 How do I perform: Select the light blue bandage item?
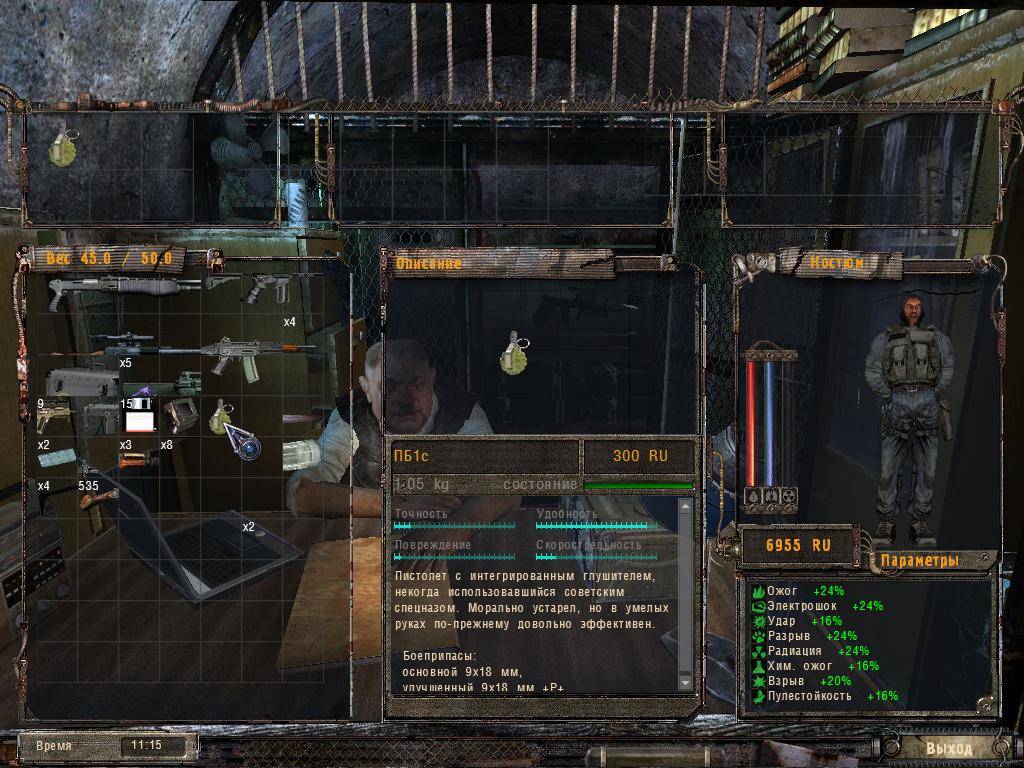tap(58, 458)
